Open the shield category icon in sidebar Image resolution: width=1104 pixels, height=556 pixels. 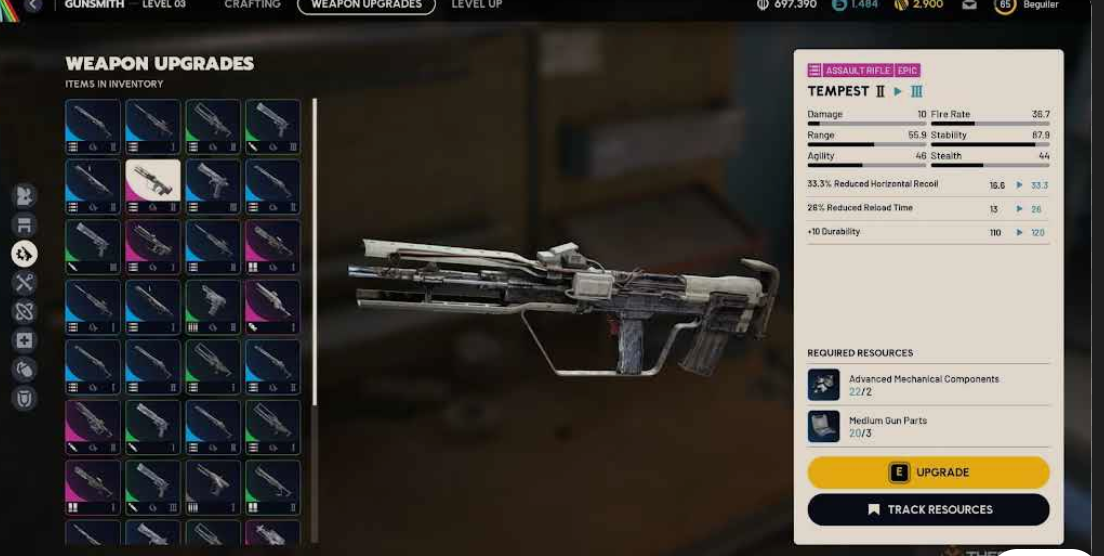pyautogui.click(x=24, y=398)
